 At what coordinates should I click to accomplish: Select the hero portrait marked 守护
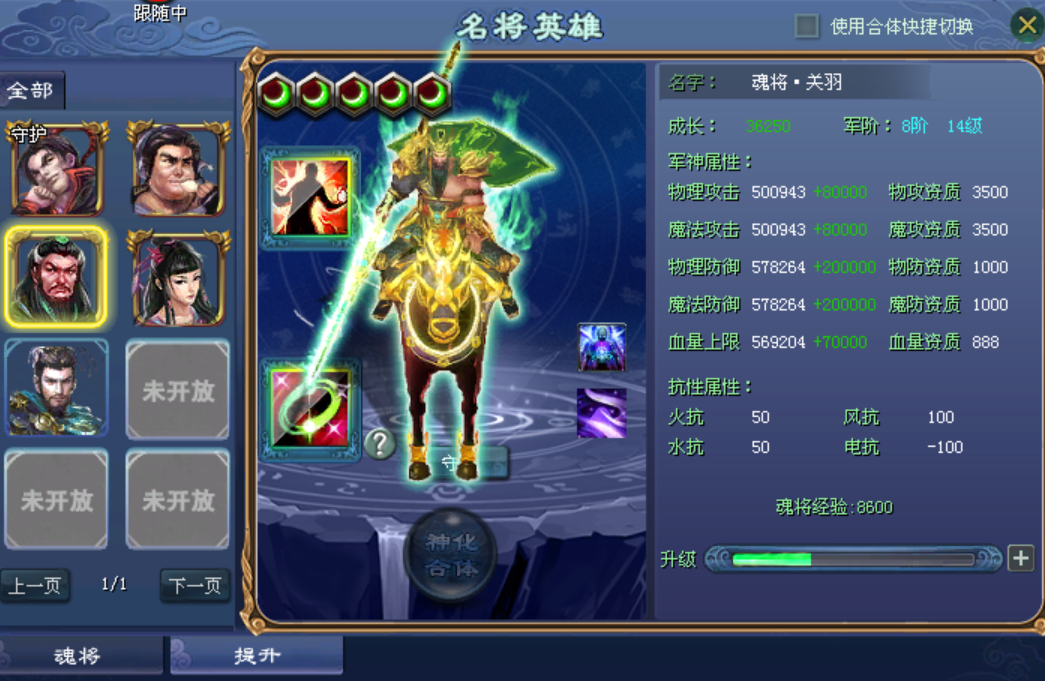(x=57, y=169)
